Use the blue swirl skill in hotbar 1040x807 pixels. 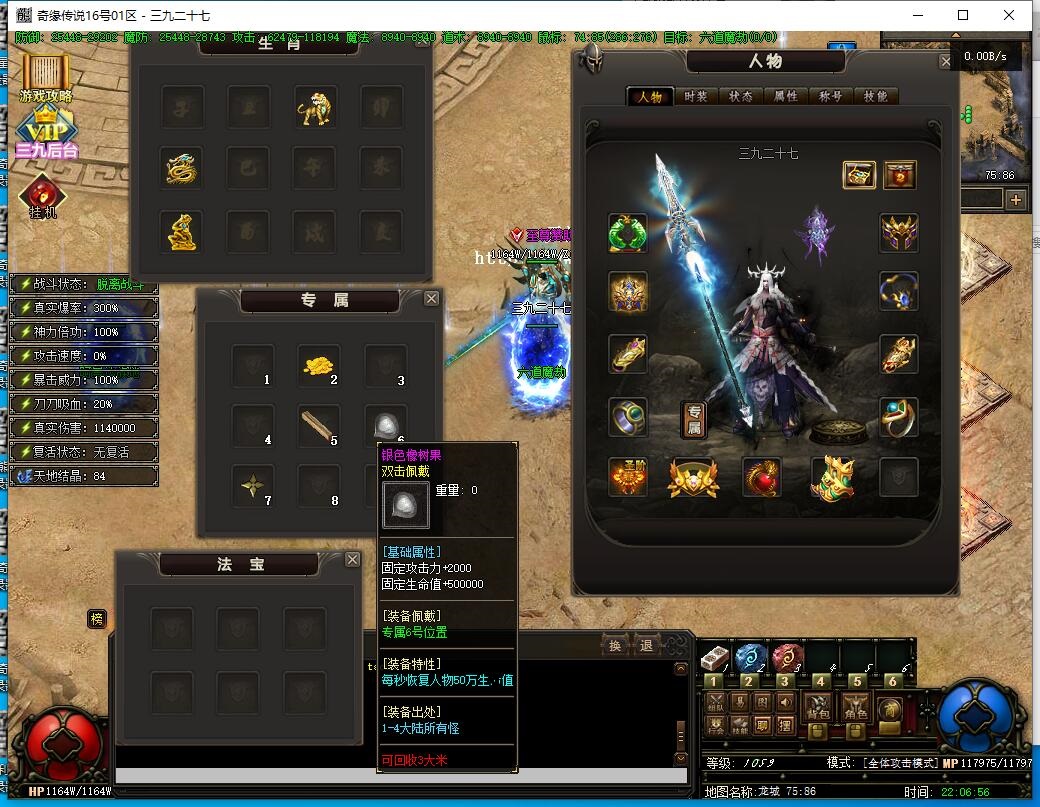(751, 657)
